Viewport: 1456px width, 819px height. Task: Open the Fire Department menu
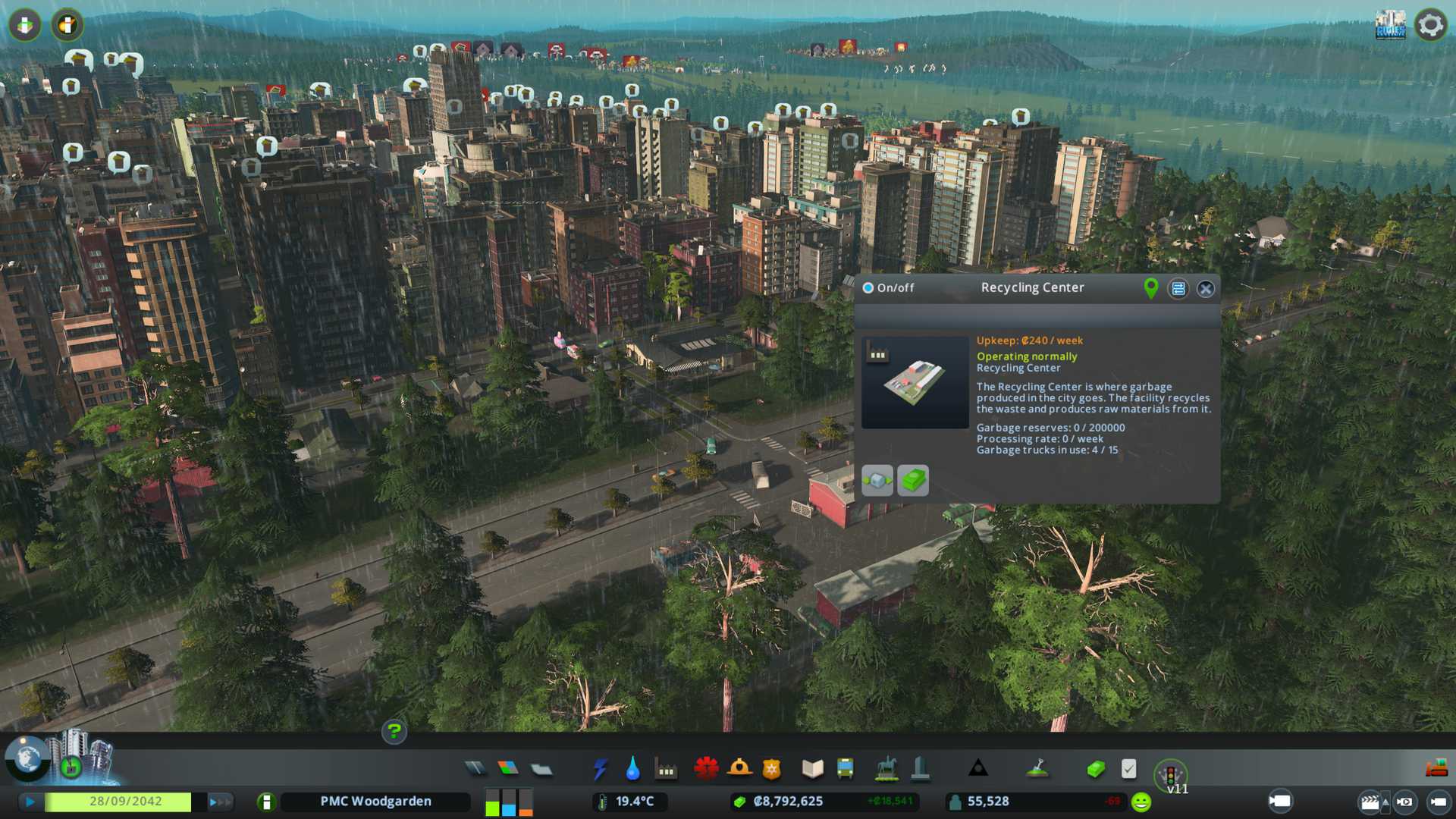pos(739,769)
